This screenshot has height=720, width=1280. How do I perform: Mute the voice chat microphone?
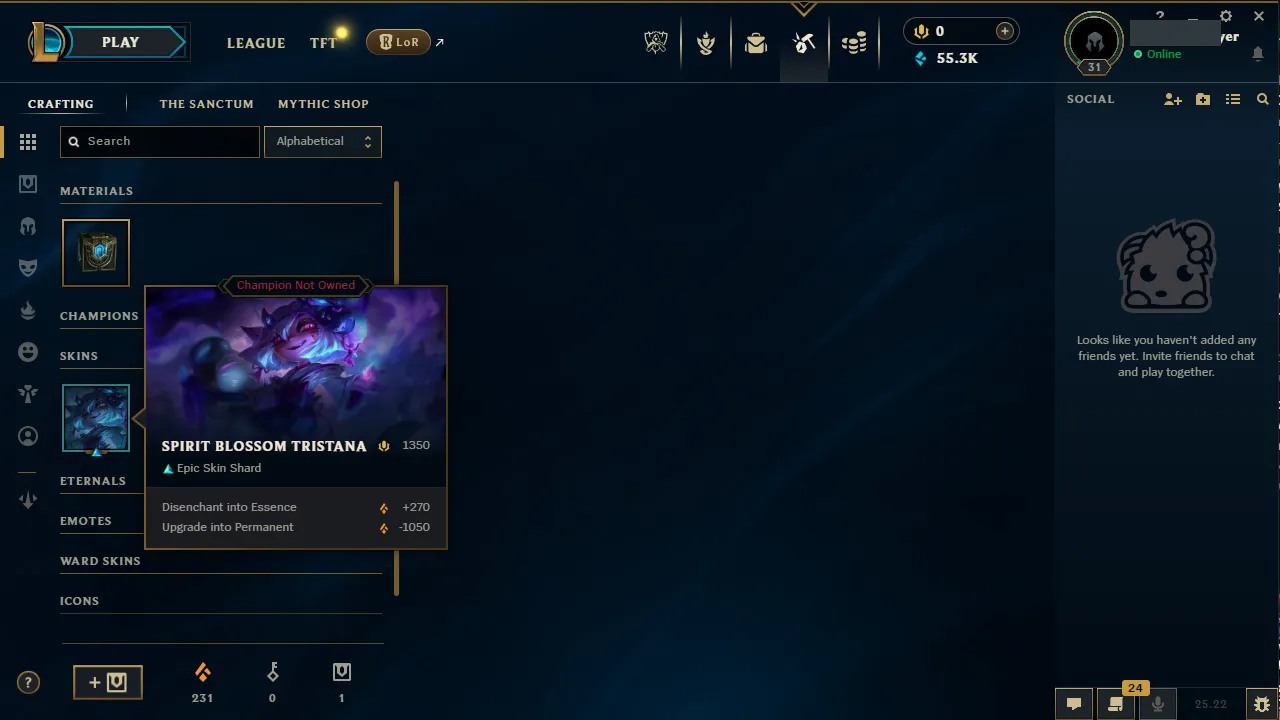1157,704
